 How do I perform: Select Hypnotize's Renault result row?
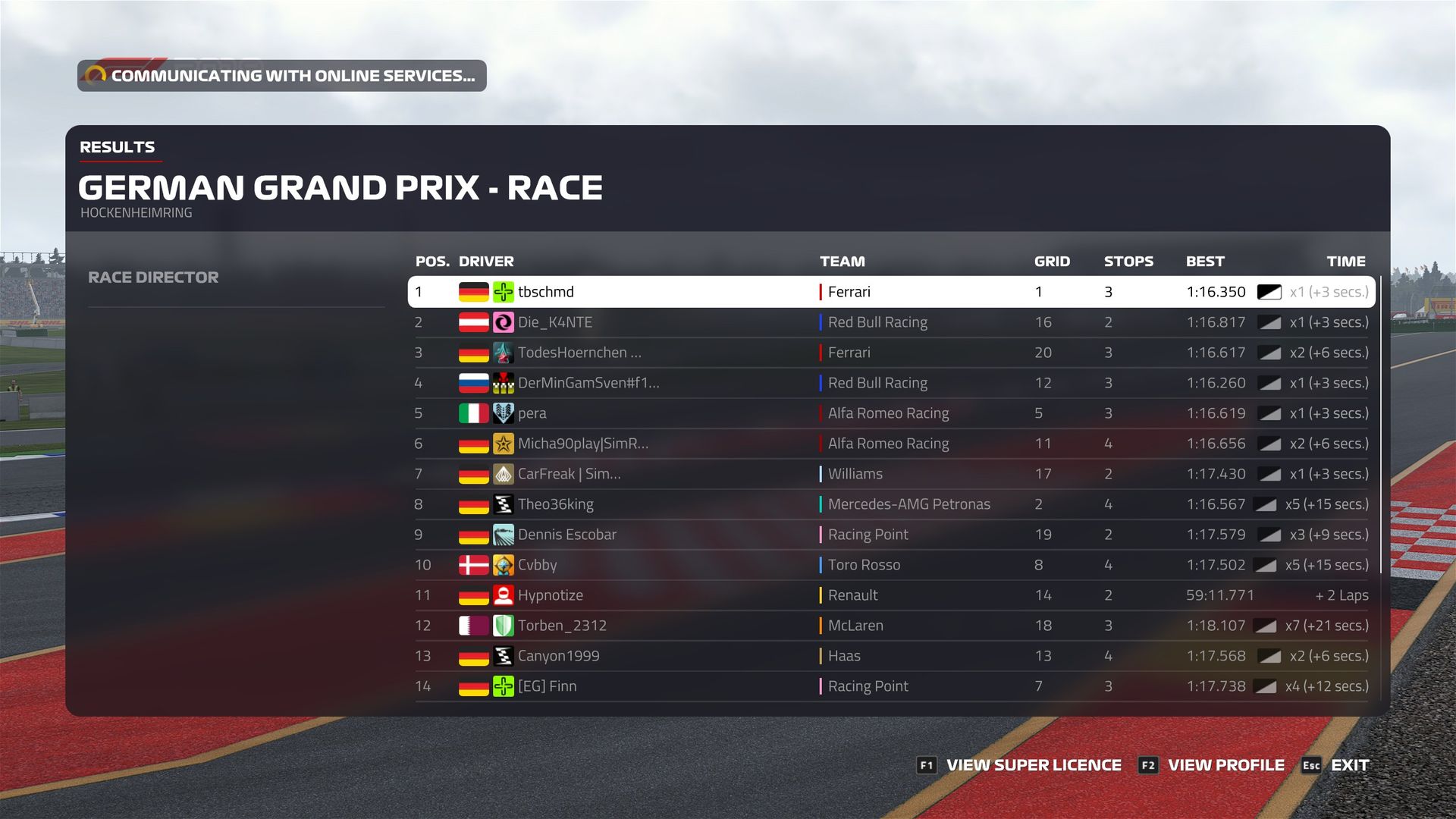tap(891, 595)
